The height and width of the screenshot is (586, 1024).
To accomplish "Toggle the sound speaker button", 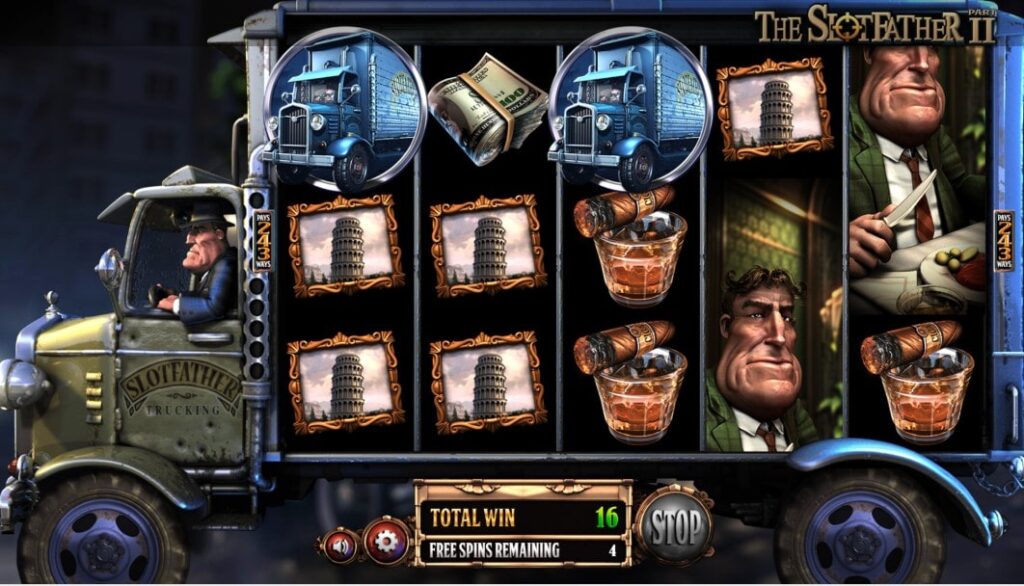I will pos(339,545).
